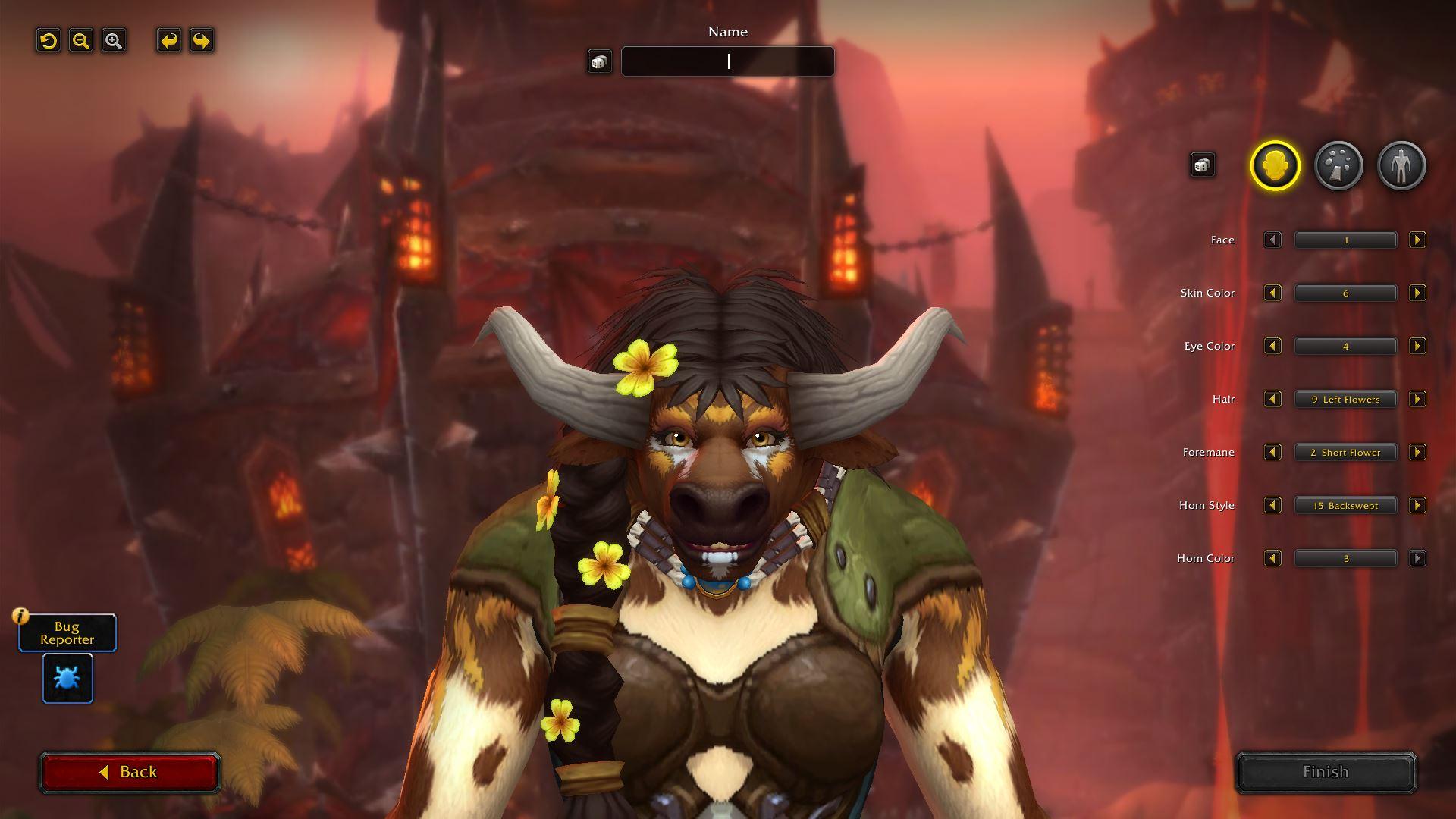
Task: Switch to the body figure customization tab
Action: (x=1401, y=165)
